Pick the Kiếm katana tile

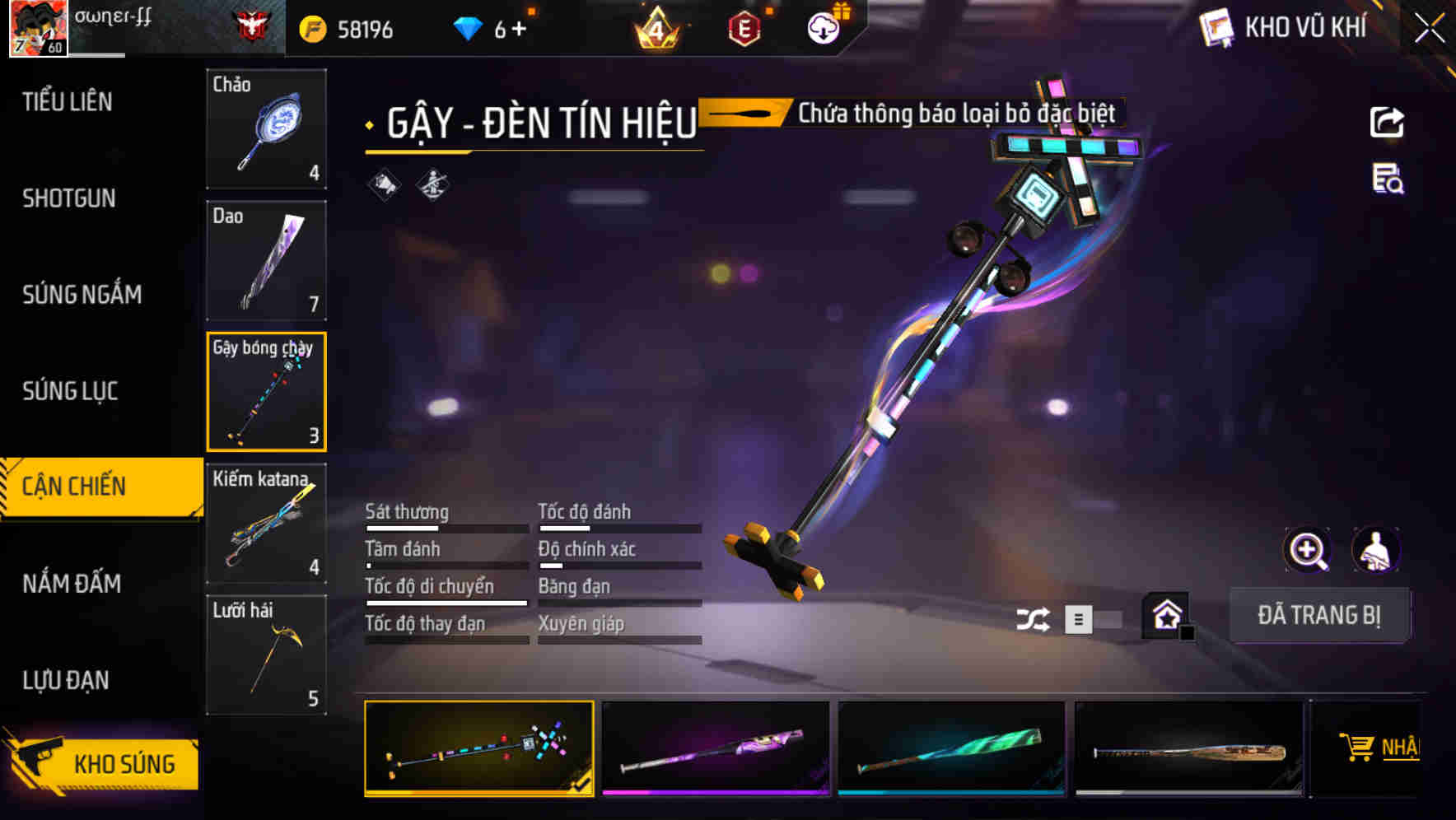pyautogui.click(x=266, y=523)
